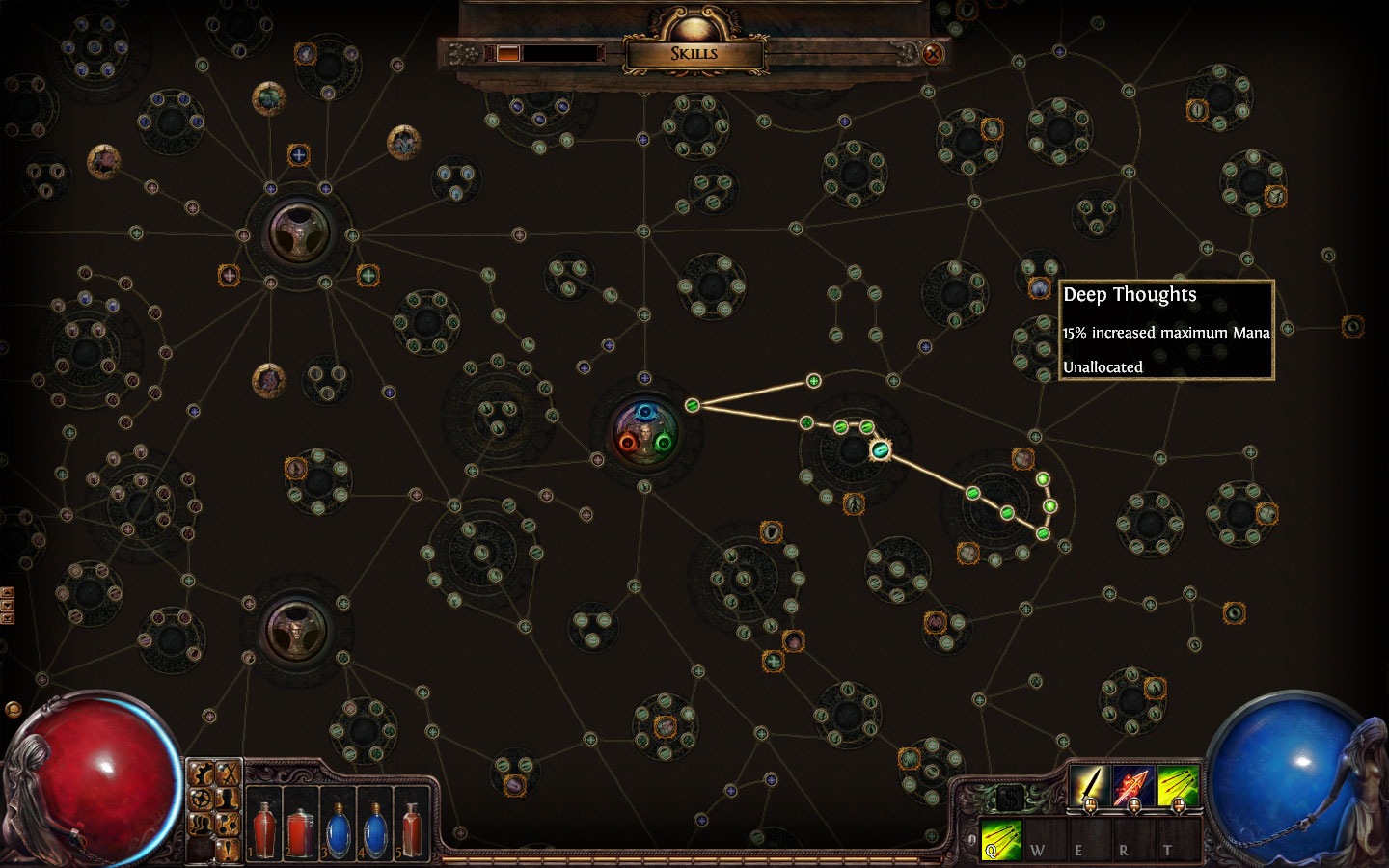The image size is (1389, 868).
Task: Open the exclamation mark menu button
Action: [x=228, y=847]
